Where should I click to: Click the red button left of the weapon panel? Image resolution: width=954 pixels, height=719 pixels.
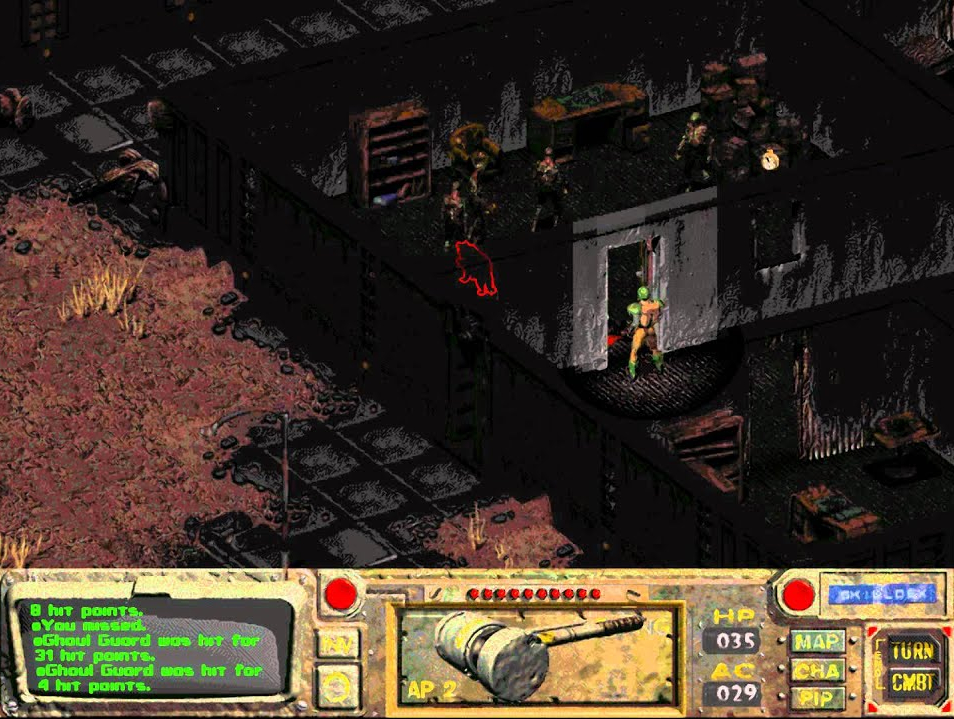[x=343, y=596]
